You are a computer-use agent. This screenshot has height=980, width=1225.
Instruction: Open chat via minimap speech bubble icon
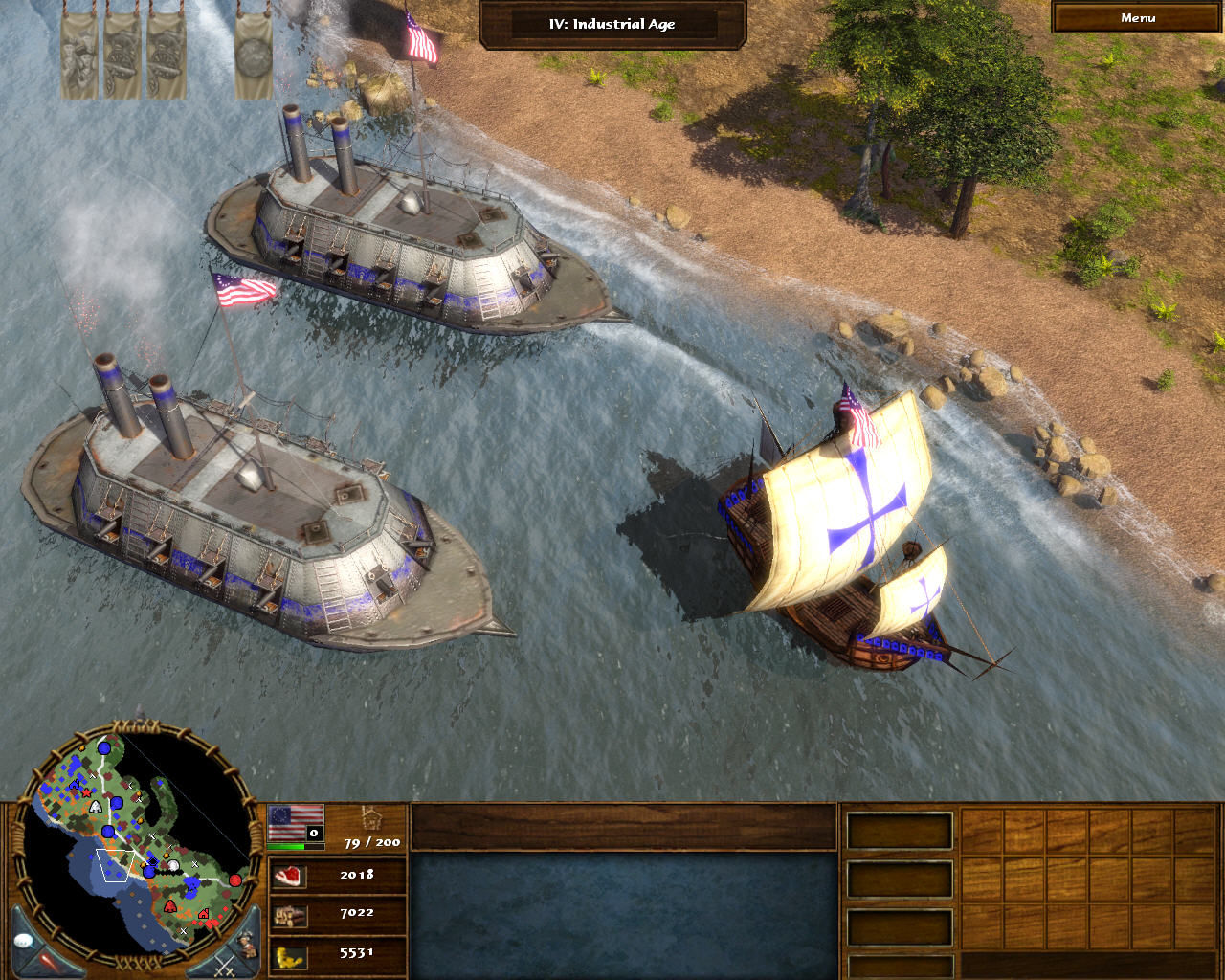coord(24,939)
